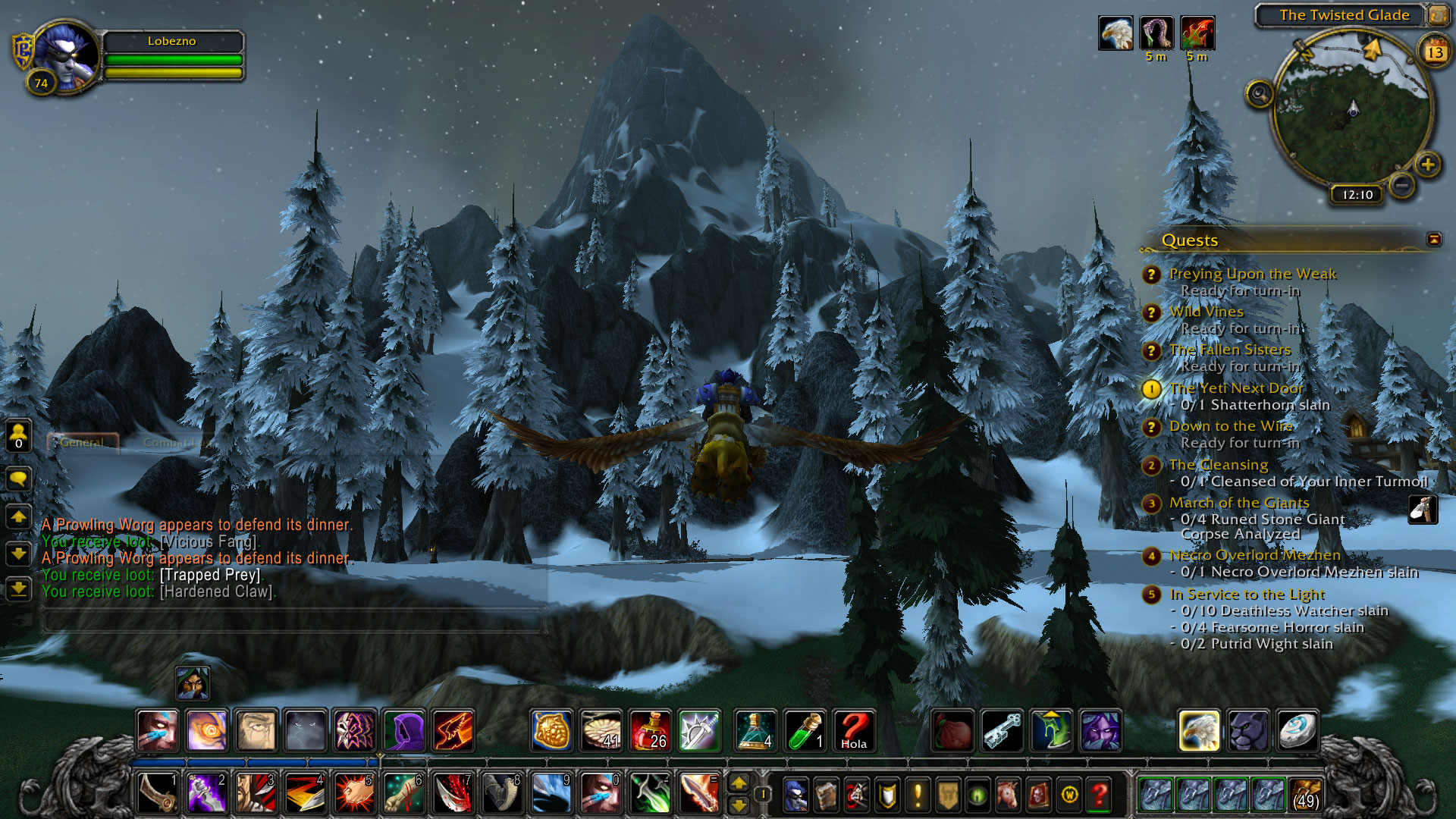Zoom out the minimap with the minus button
1456x819 pixels.
1402,184
